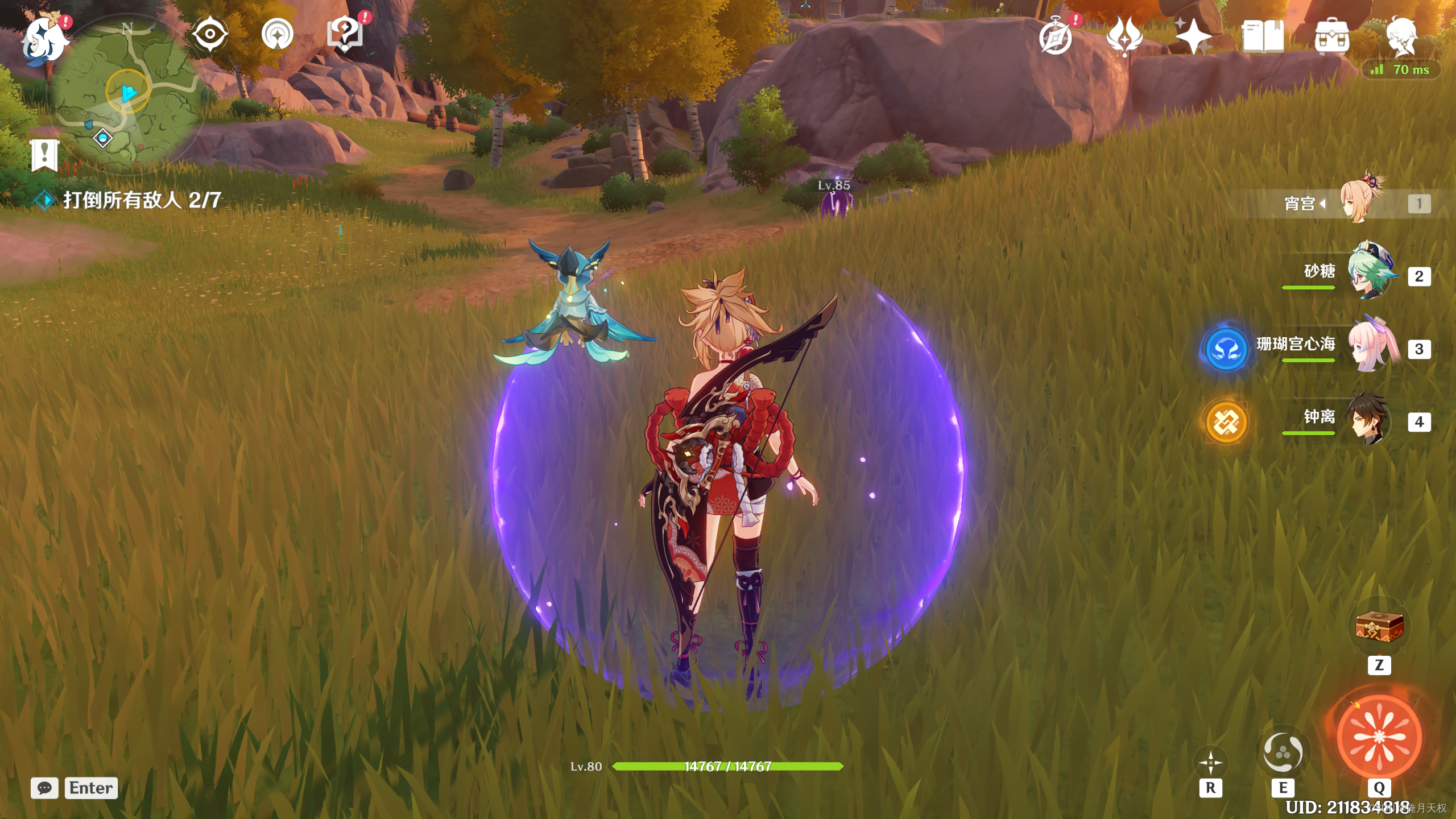
Task: Use the treasure chest gadget
Action: point(1379,627)
